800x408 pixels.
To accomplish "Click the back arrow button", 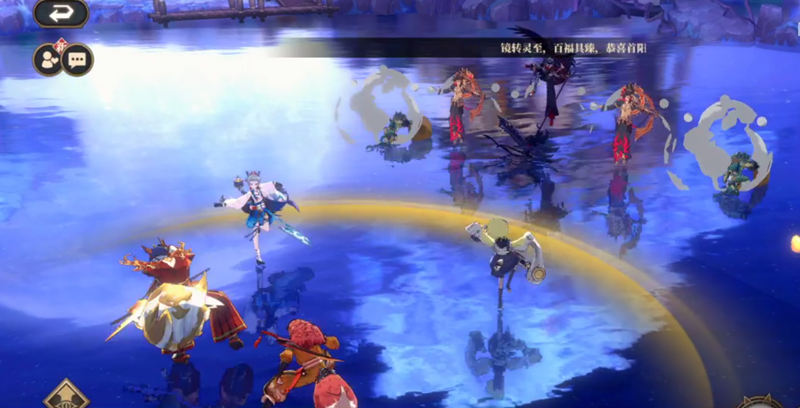I will (x=61, y=13).
